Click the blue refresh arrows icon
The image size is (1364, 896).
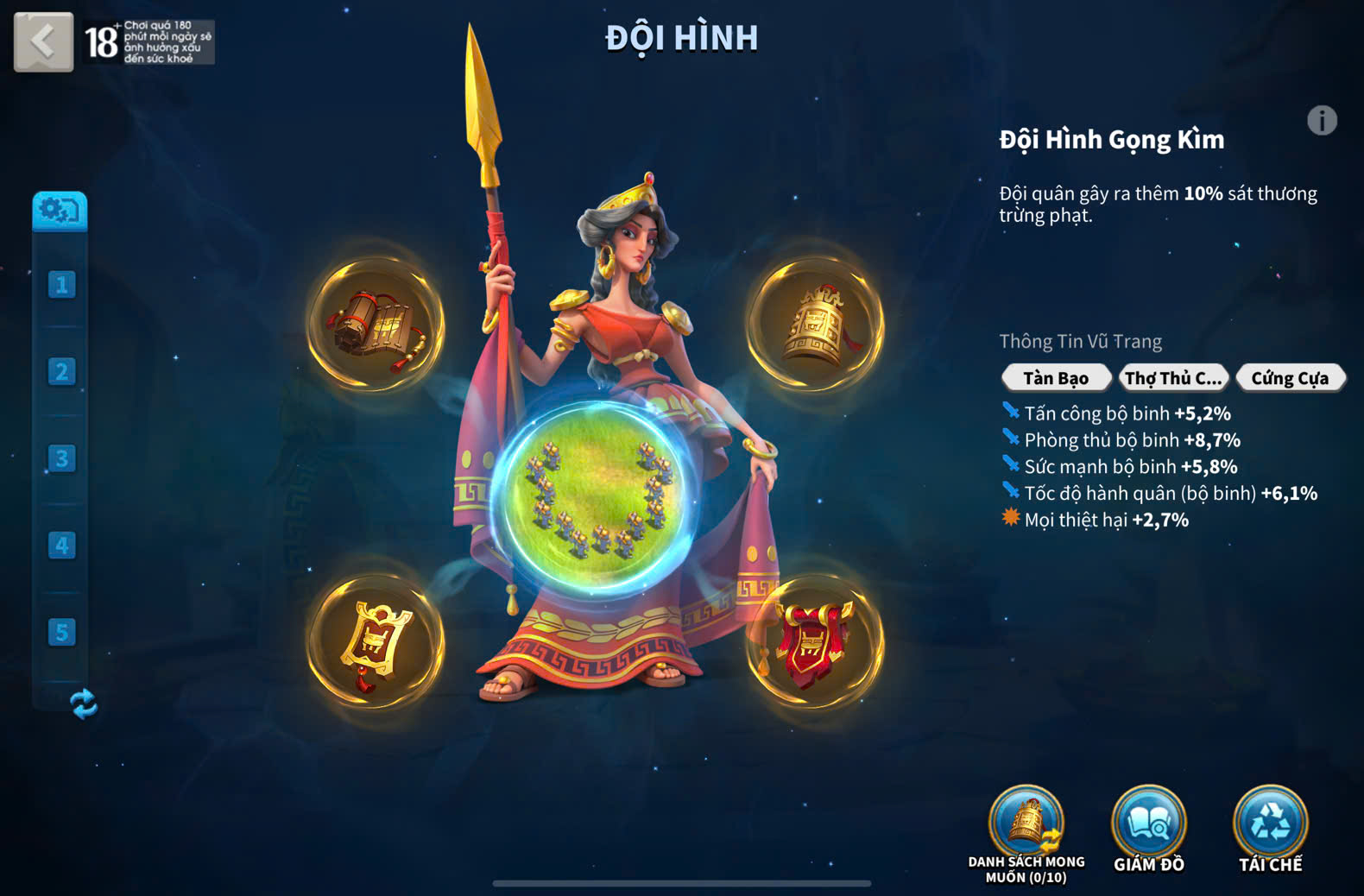pyautogui.click(x=84, y=704)
